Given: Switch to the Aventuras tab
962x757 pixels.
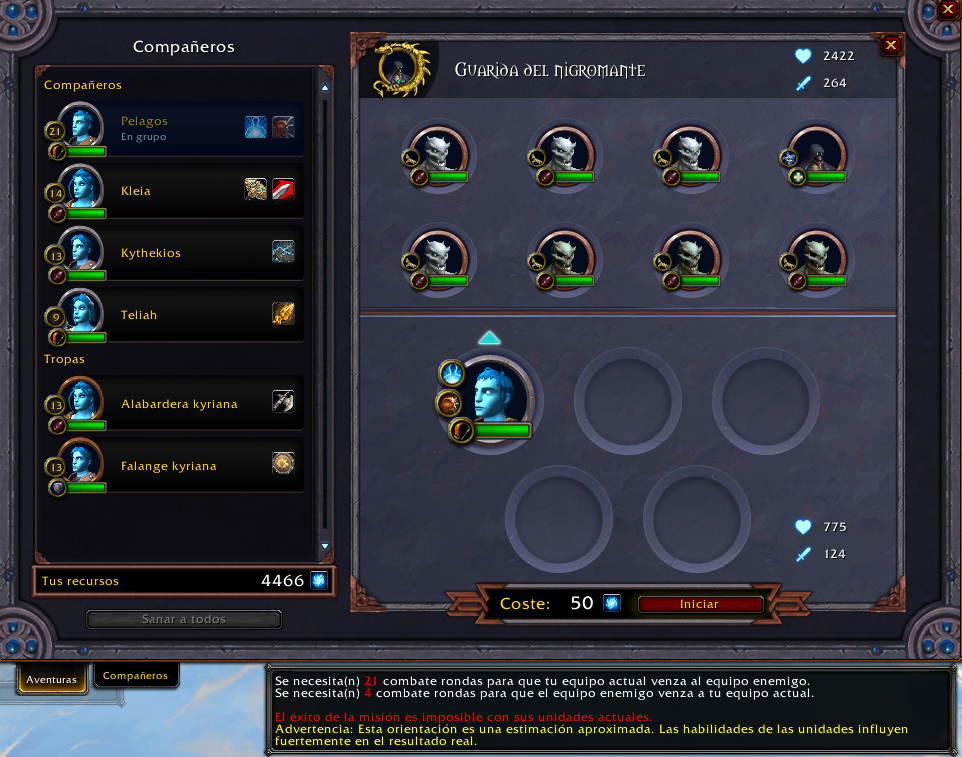Looking at the screenshot, I should pos(51,679).
